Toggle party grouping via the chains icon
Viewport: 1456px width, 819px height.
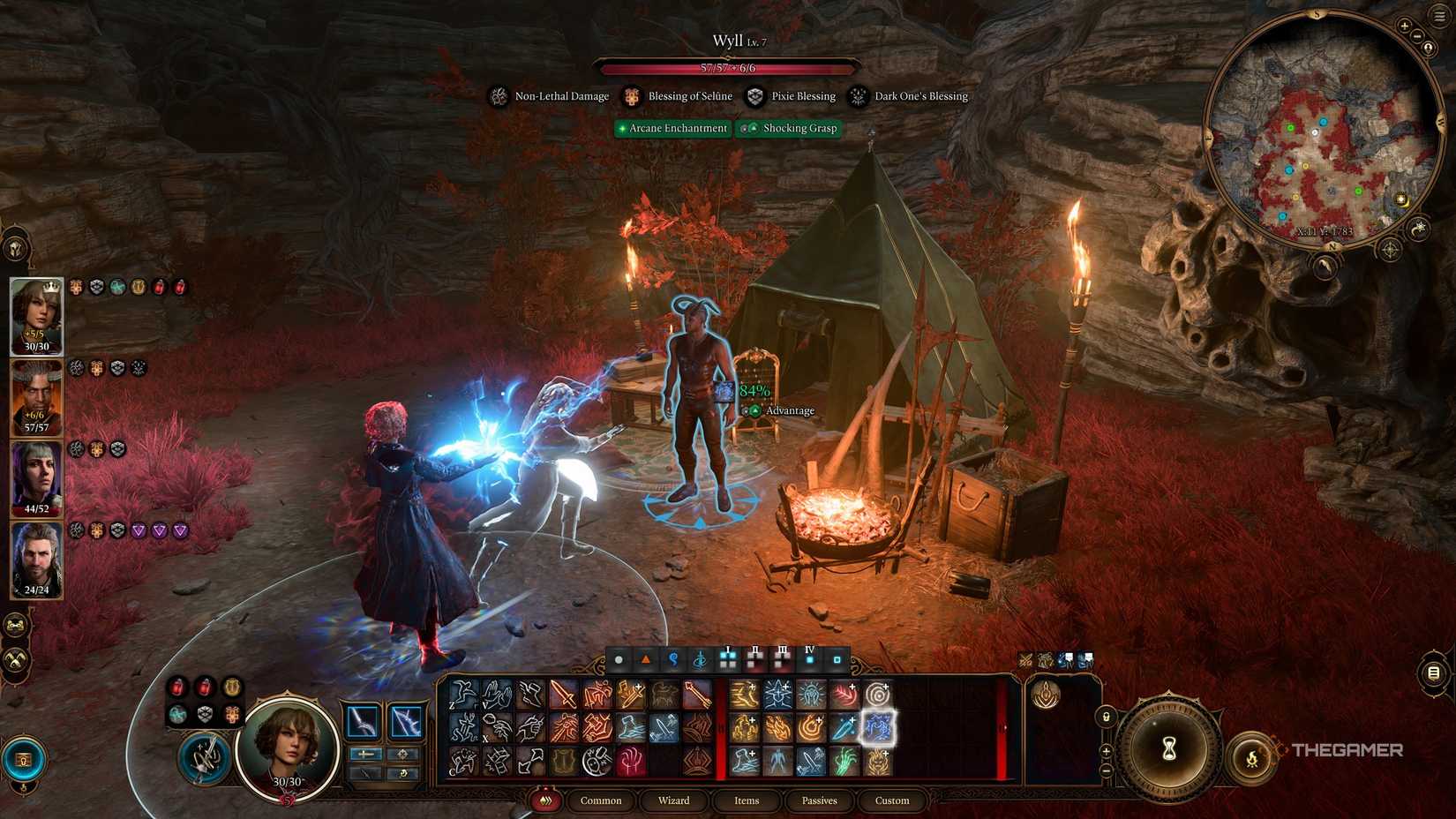point(15,626)
